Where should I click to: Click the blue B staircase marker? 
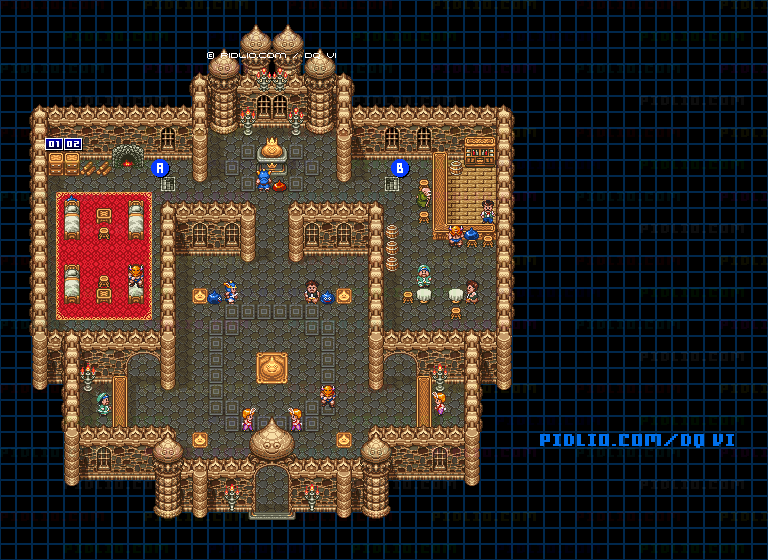[400, 168]
